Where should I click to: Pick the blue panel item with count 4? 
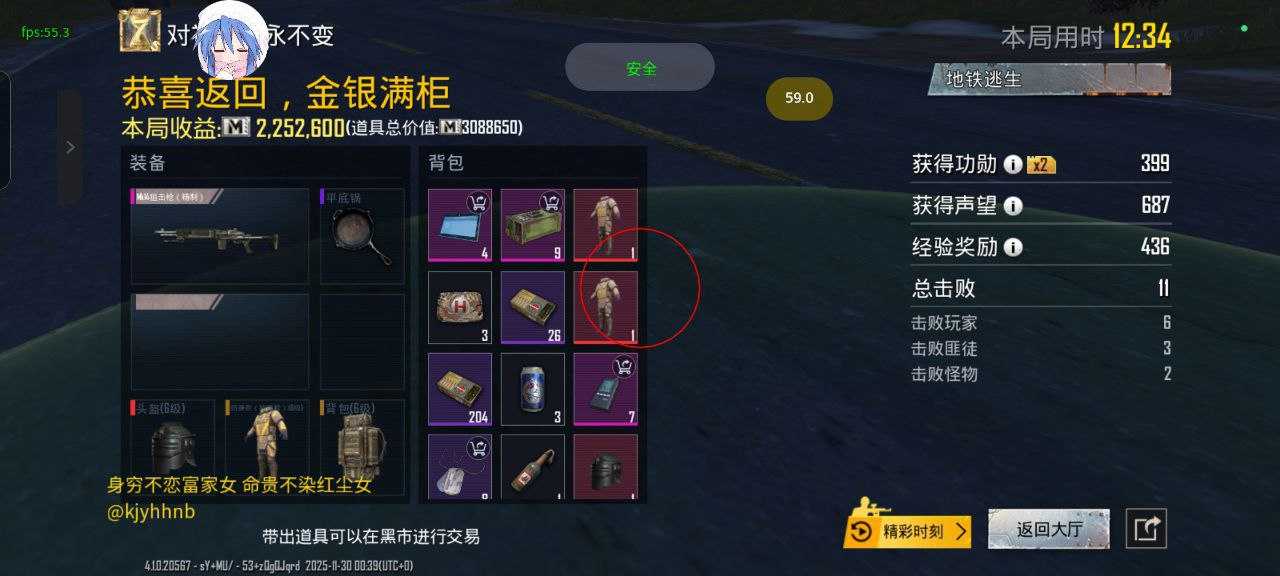[460, 225]
